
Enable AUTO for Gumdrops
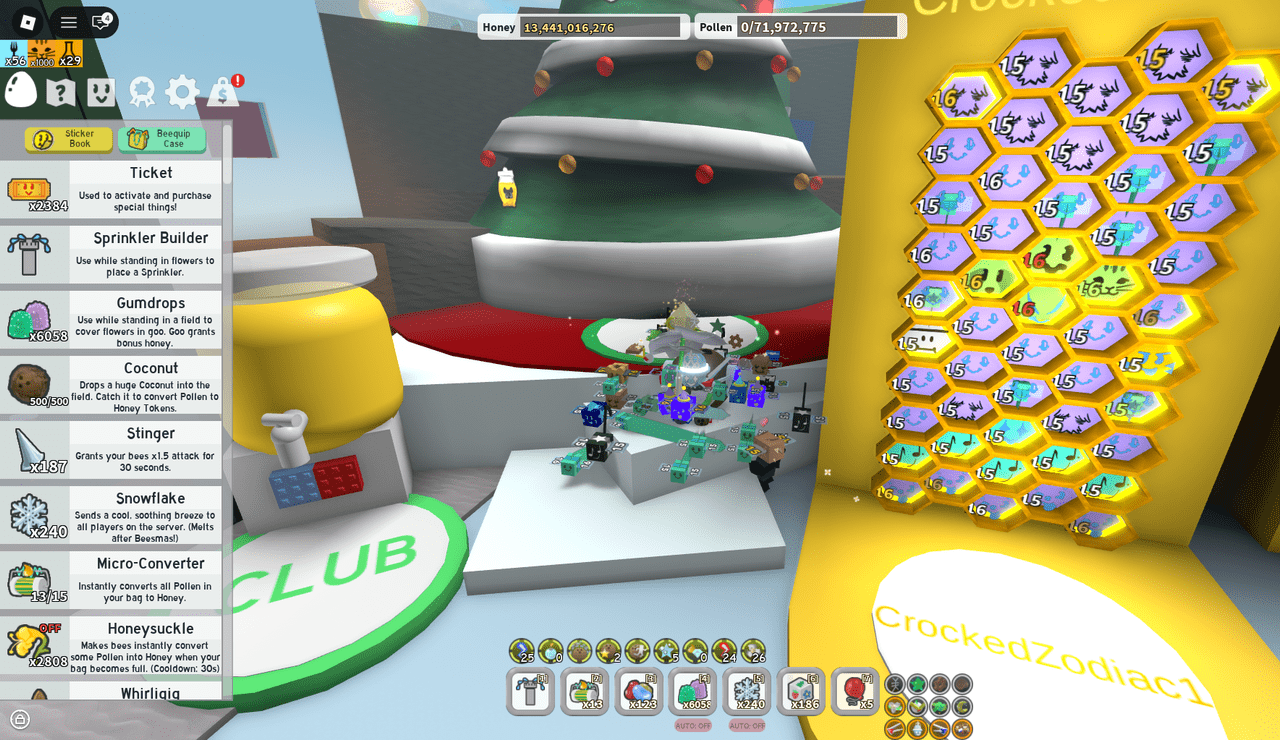point(693,723)
